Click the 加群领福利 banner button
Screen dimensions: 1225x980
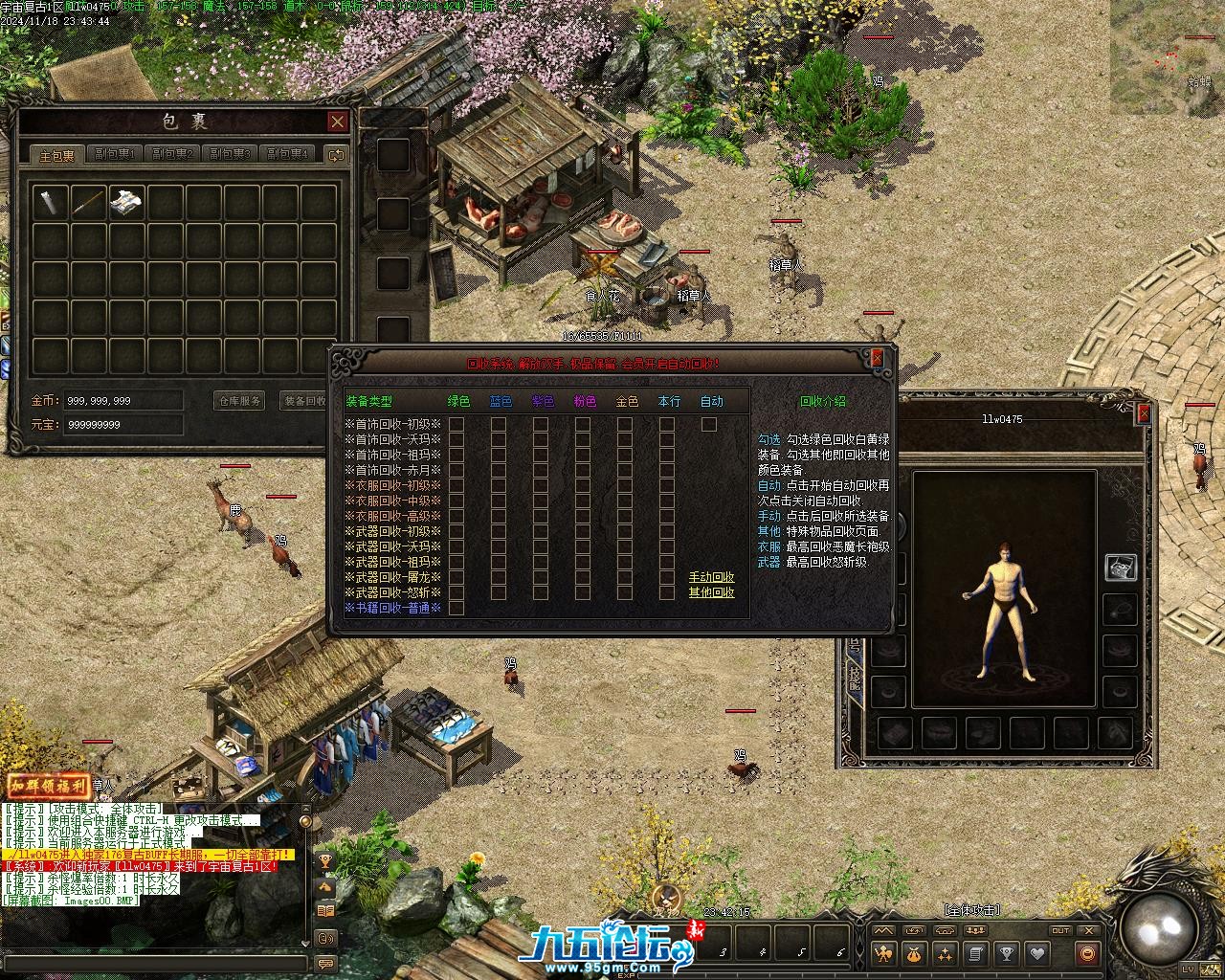pyautogui.click(x=48, y=786)
